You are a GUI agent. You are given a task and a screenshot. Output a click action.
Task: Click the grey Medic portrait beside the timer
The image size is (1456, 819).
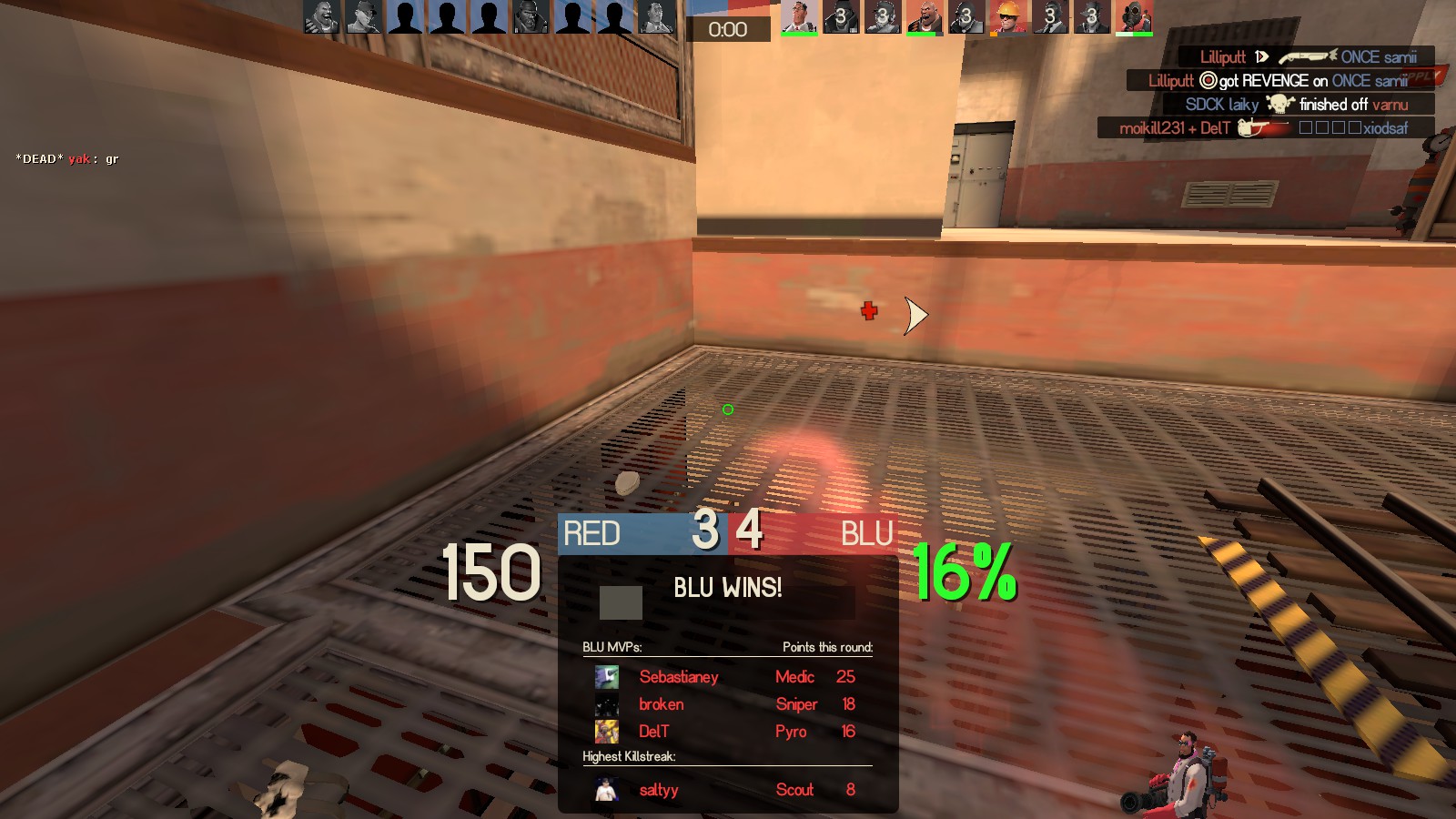(656, 17)
